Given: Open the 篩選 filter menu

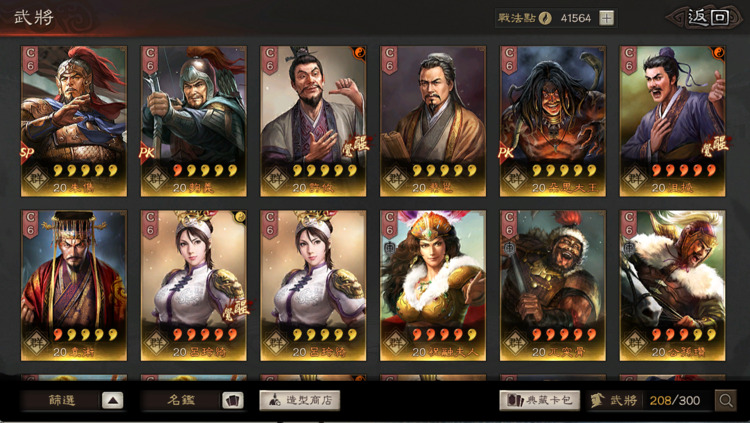Looking at the screenshot, I should pyautogui.click(x=73, y=400).
